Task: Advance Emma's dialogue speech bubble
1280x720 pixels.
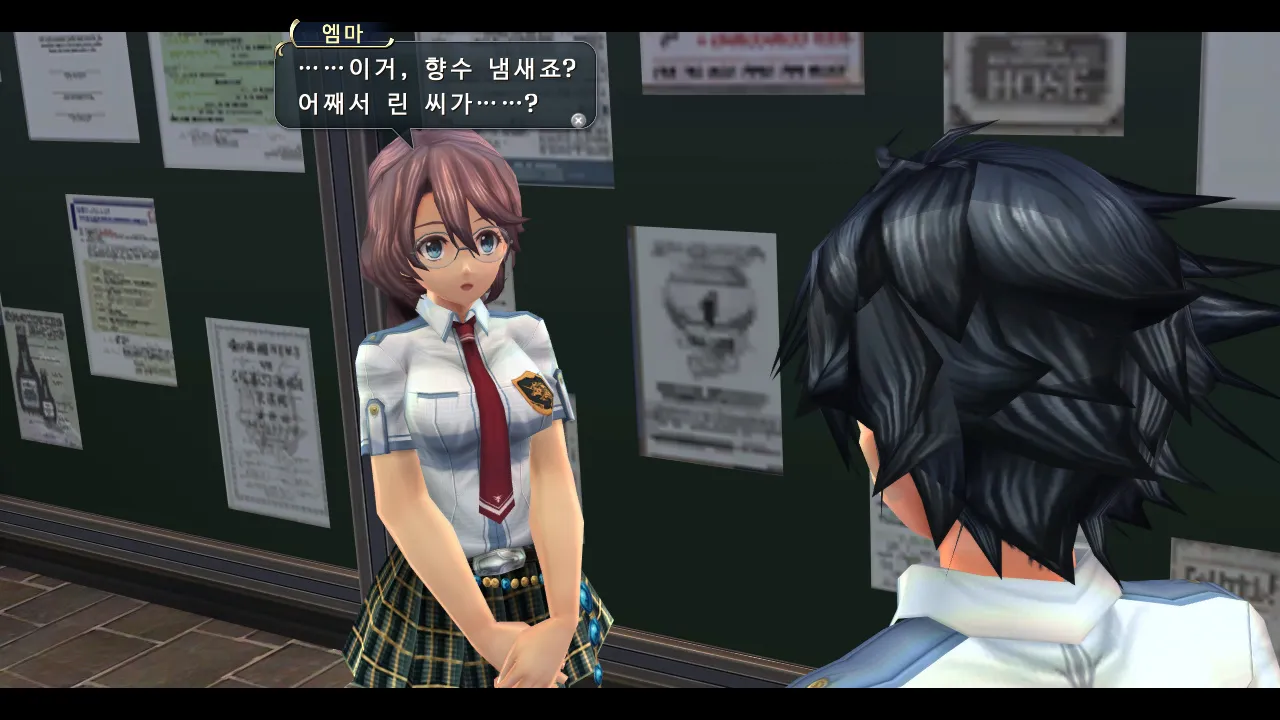Action: [578, 120]
